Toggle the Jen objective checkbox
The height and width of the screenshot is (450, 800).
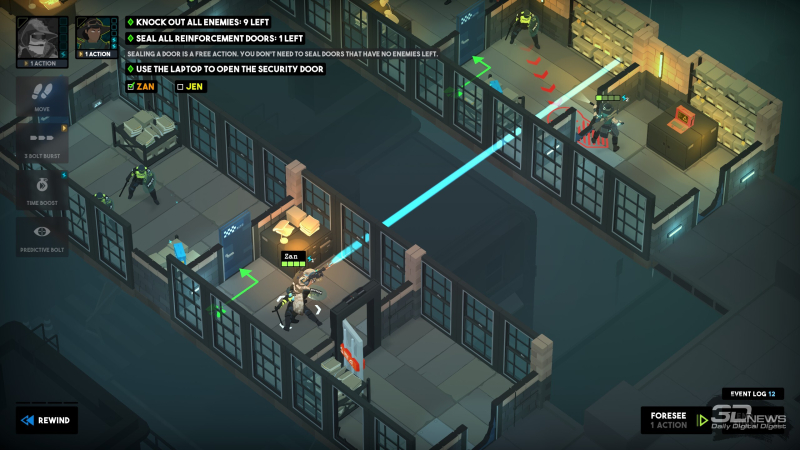(x=180, y=86)
